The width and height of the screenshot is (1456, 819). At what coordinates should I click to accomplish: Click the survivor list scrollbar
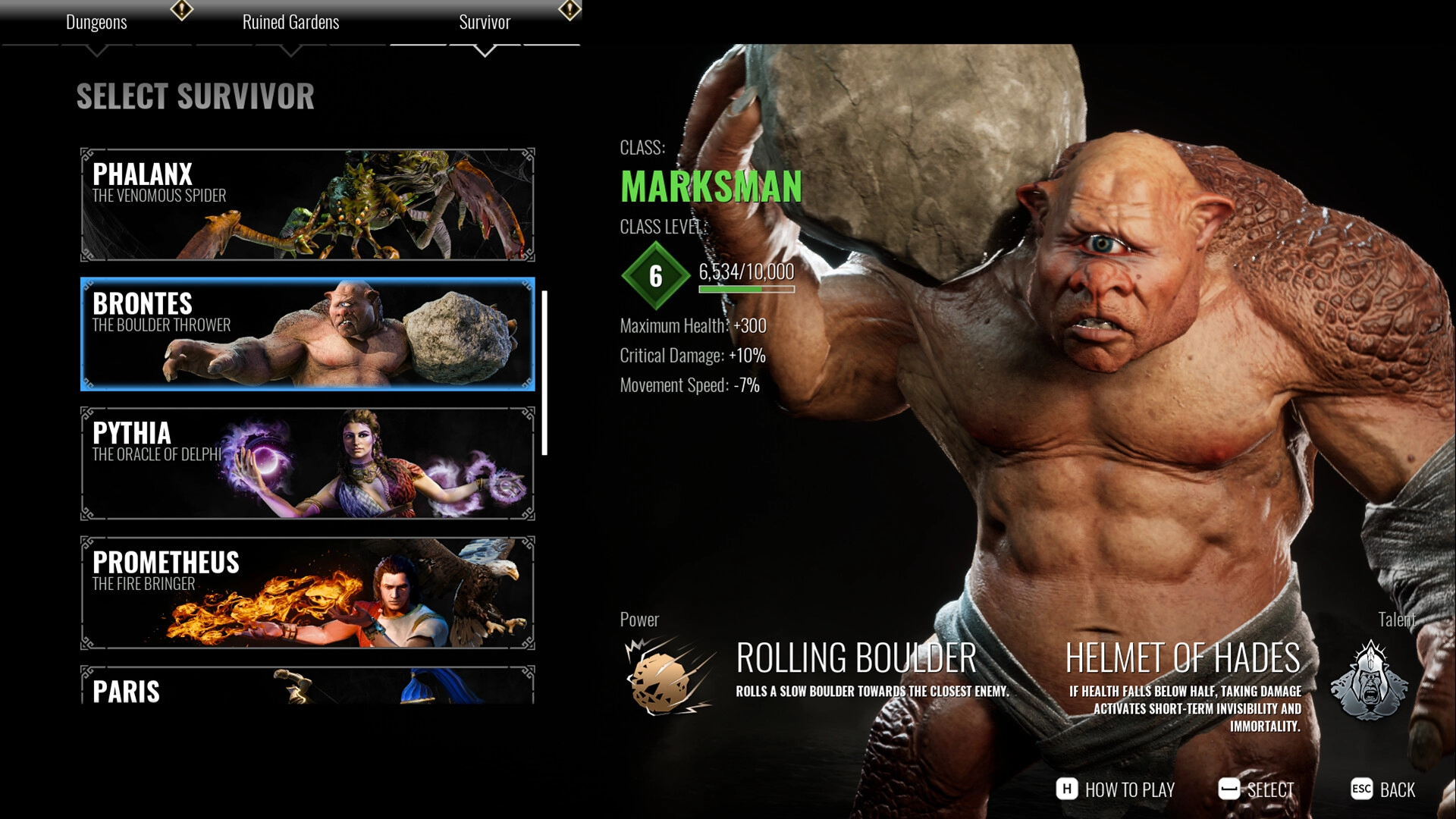click(x=544, y=373)
